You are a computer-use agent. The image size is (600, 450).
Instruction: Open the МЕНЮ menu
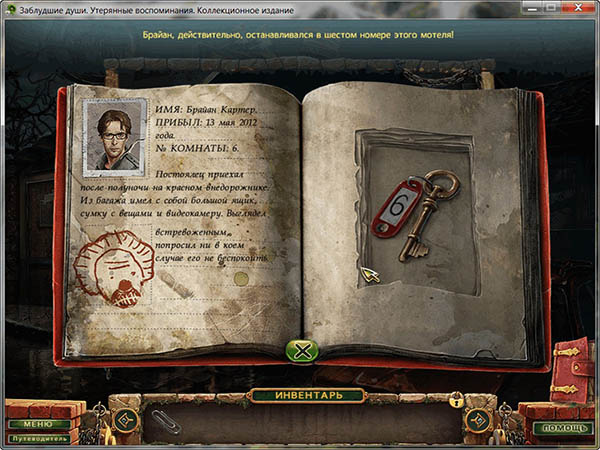click(x=30, y=424)
